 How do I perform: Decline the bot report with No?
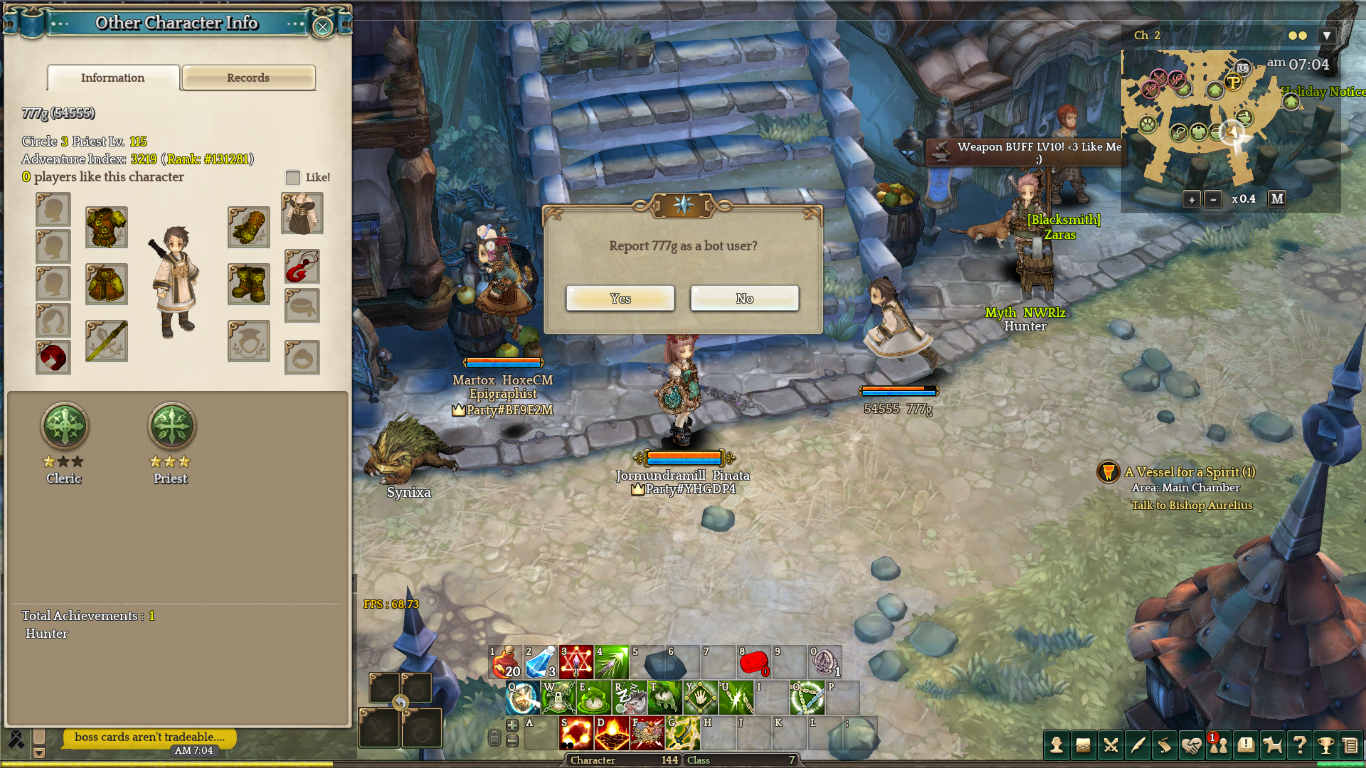click(744, 298)
